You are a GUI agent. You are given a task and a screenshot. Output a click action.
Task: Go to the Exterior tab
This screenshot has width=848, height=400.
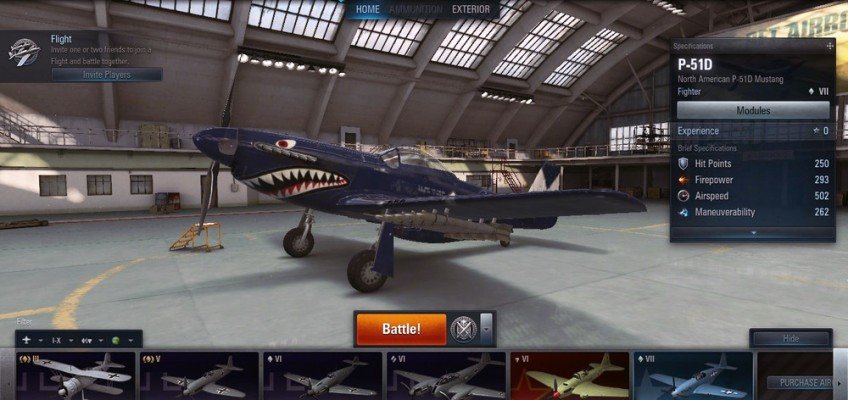(471, 10)
